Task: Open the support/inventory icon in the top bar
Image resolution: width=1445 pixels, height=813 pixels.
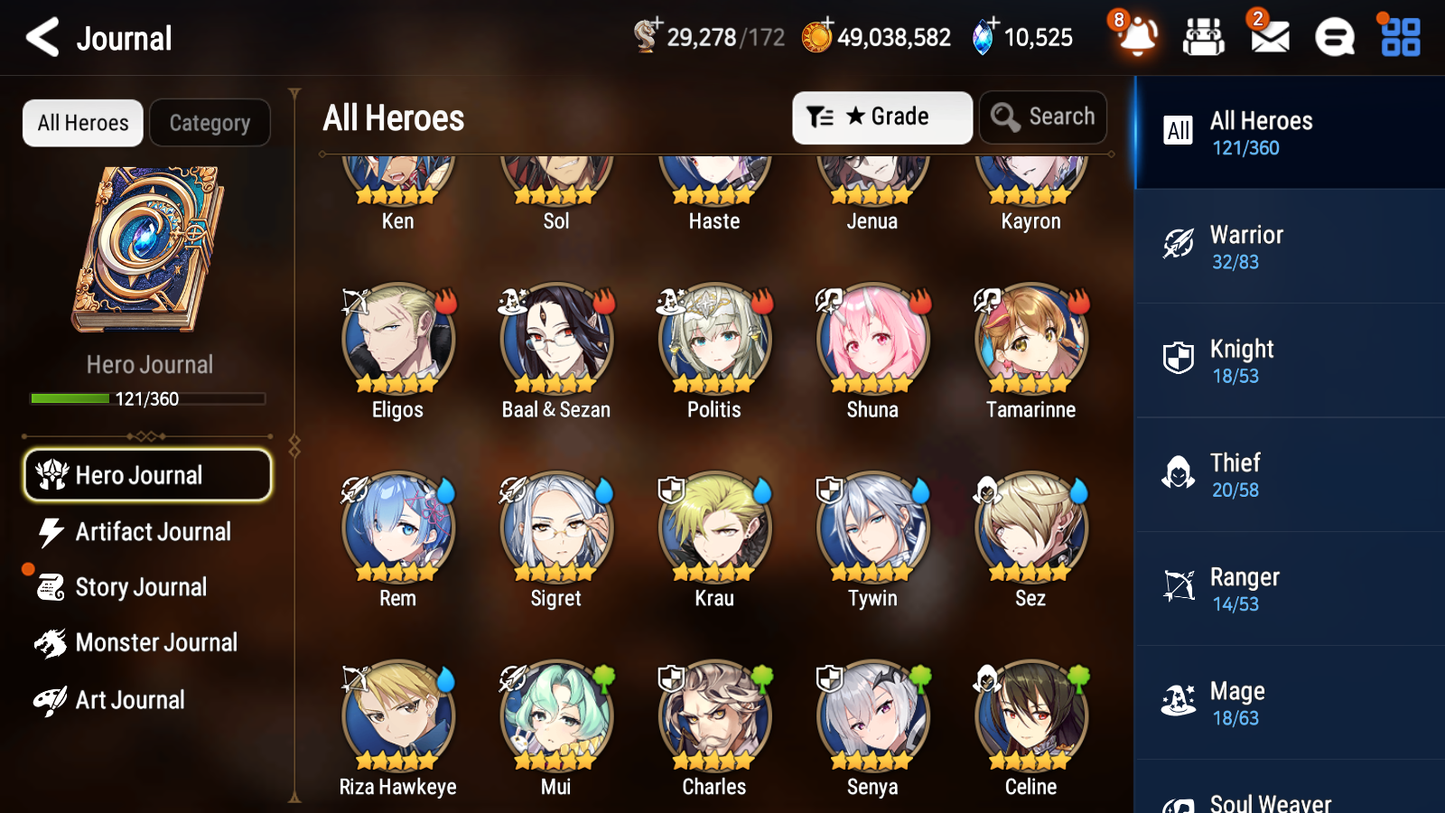Action: pyautogui.click(x=1203, y=36)
